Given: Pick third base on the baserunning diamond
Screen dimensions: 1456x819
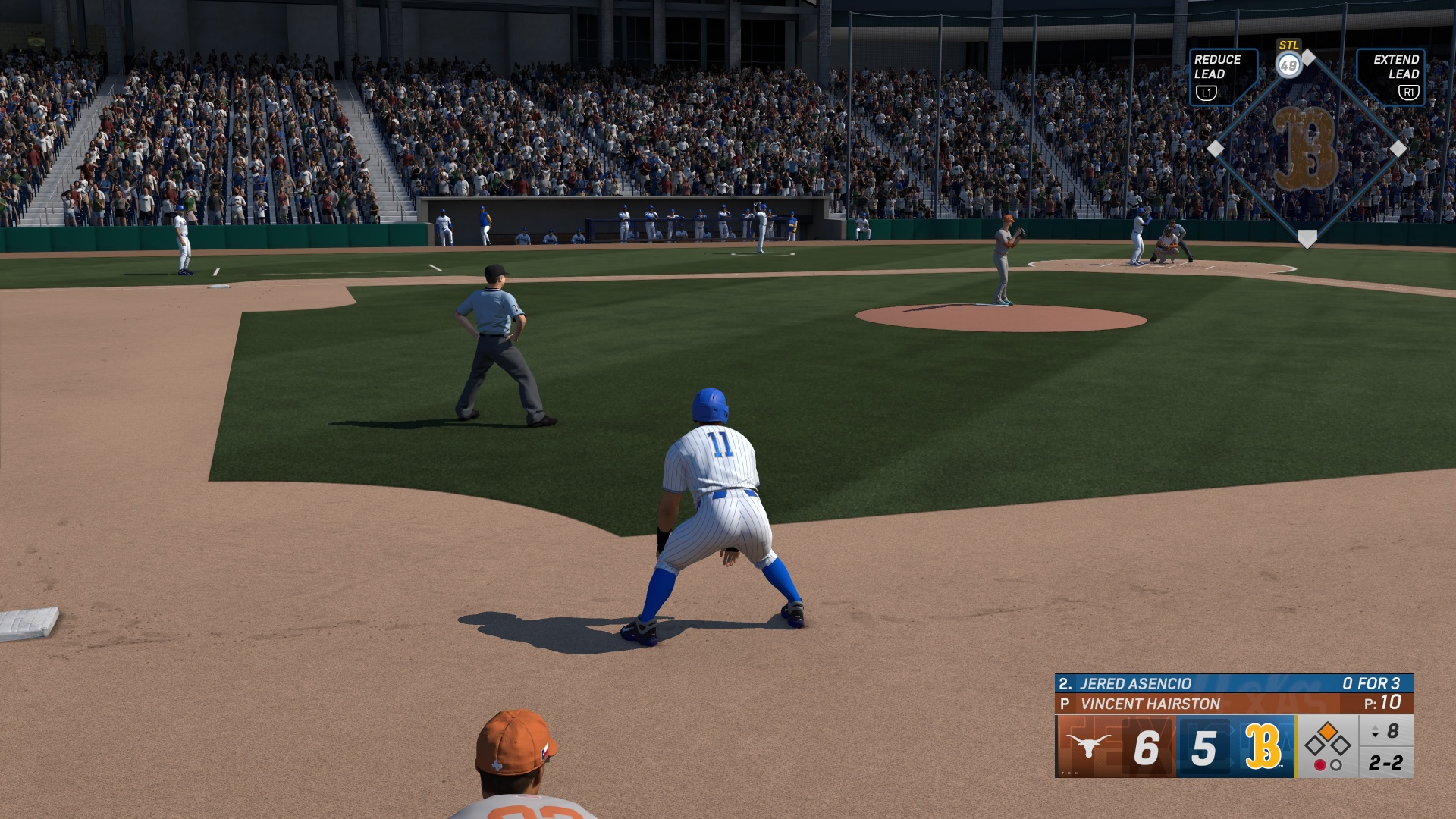Looking at the screenshot, I should point(1216,149).
